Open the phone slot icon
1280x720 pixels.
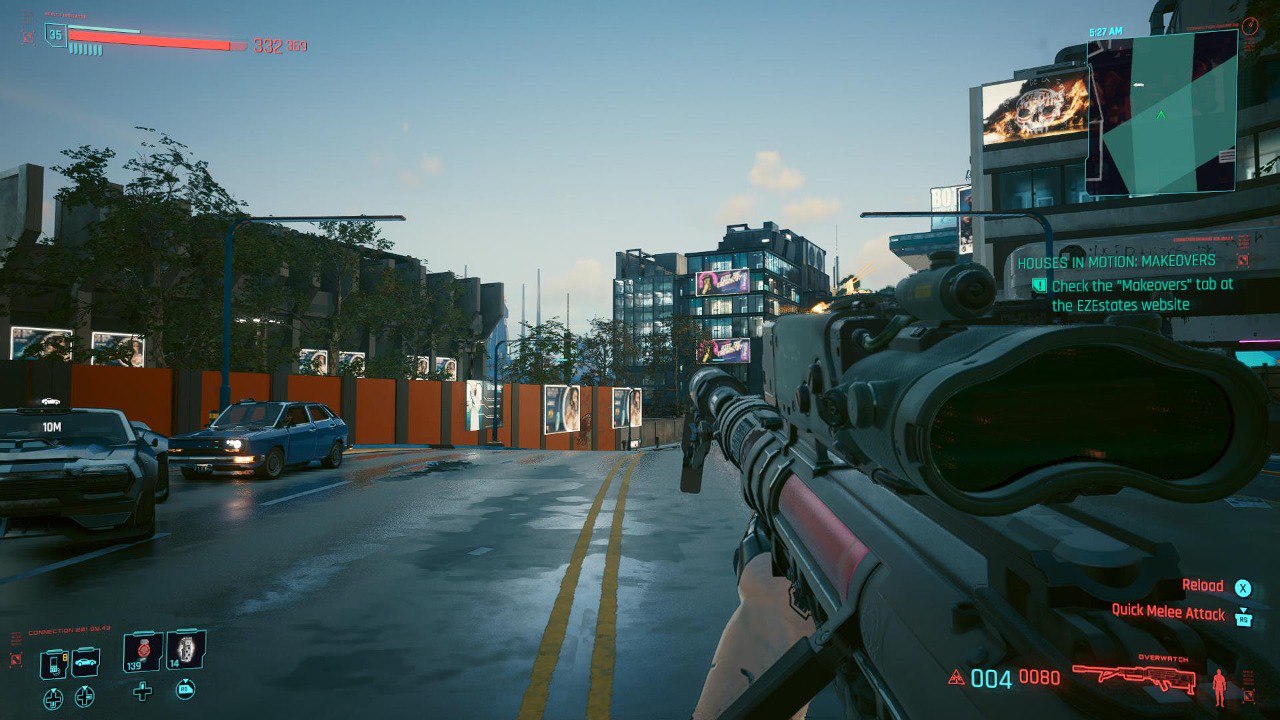pyautogui.click(x=53, y=662)
